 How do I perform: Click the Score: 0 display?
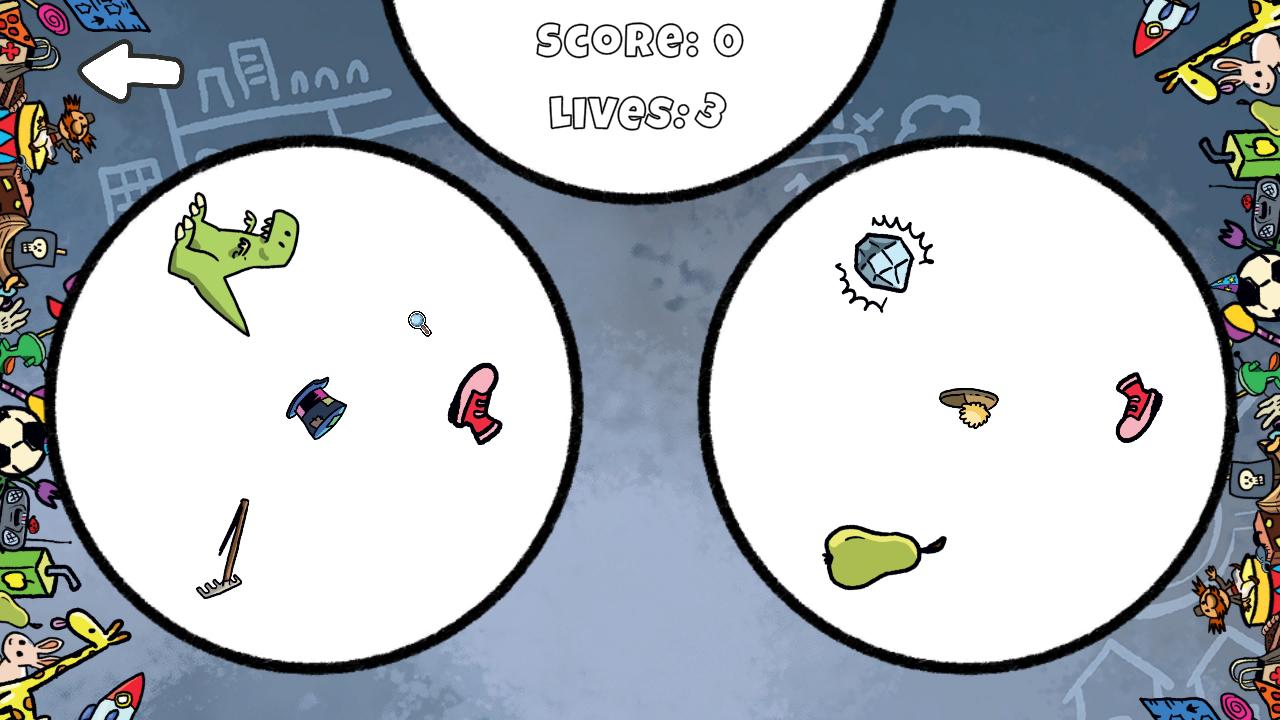click(x=640, y=40)
